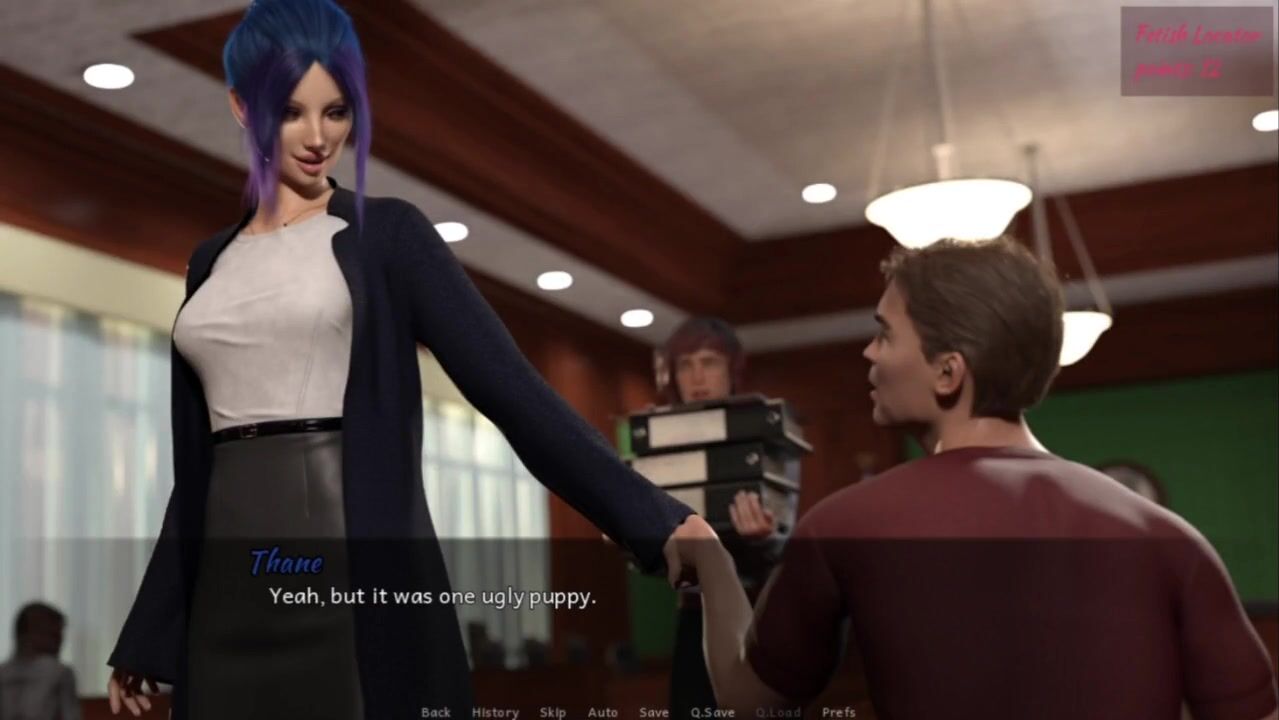Go back one dialogue line

(x=436, y=712)
